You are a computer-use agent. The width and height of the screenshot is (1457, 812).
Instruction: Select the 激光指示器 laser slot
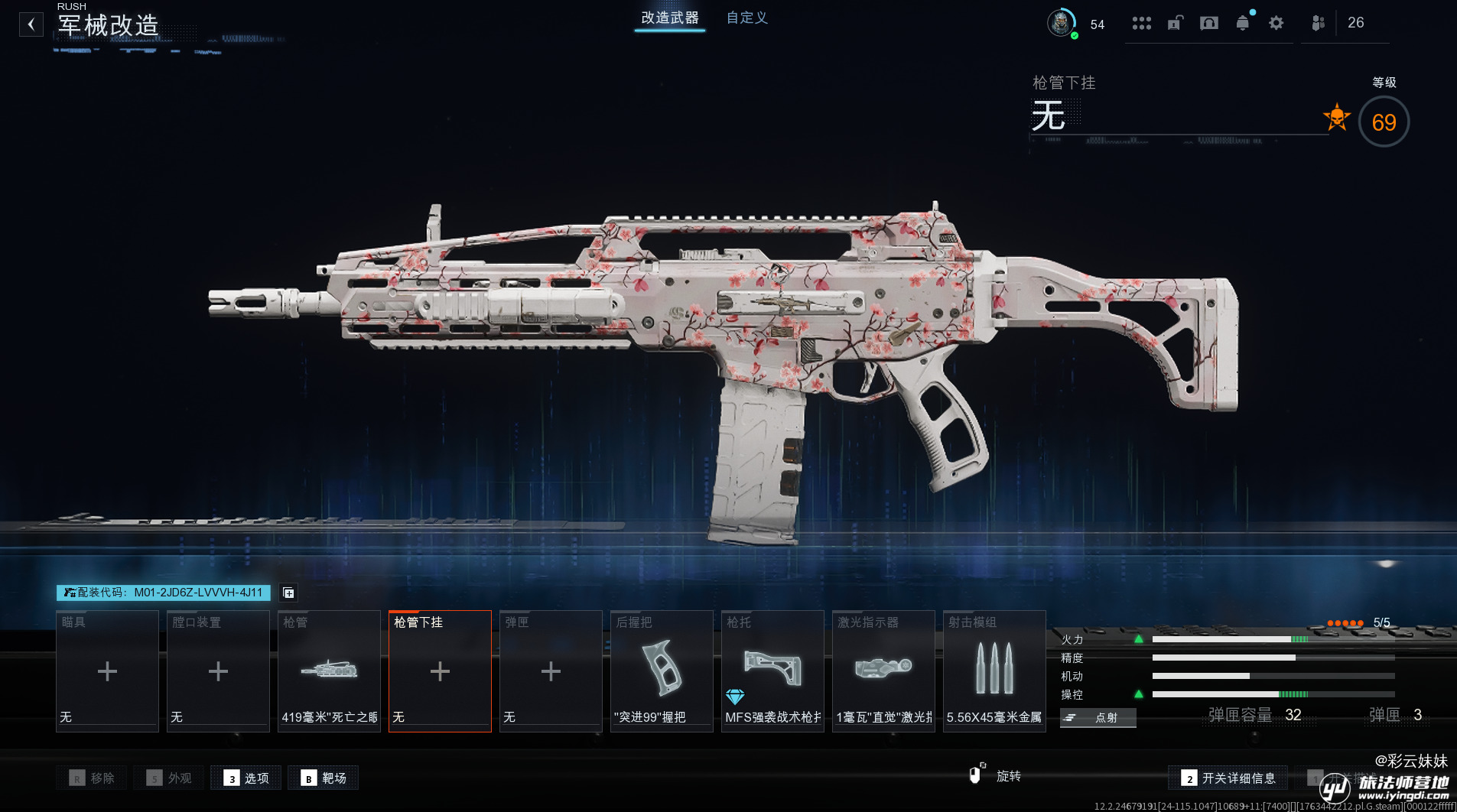pyautogui.click(x=883, y=671)
